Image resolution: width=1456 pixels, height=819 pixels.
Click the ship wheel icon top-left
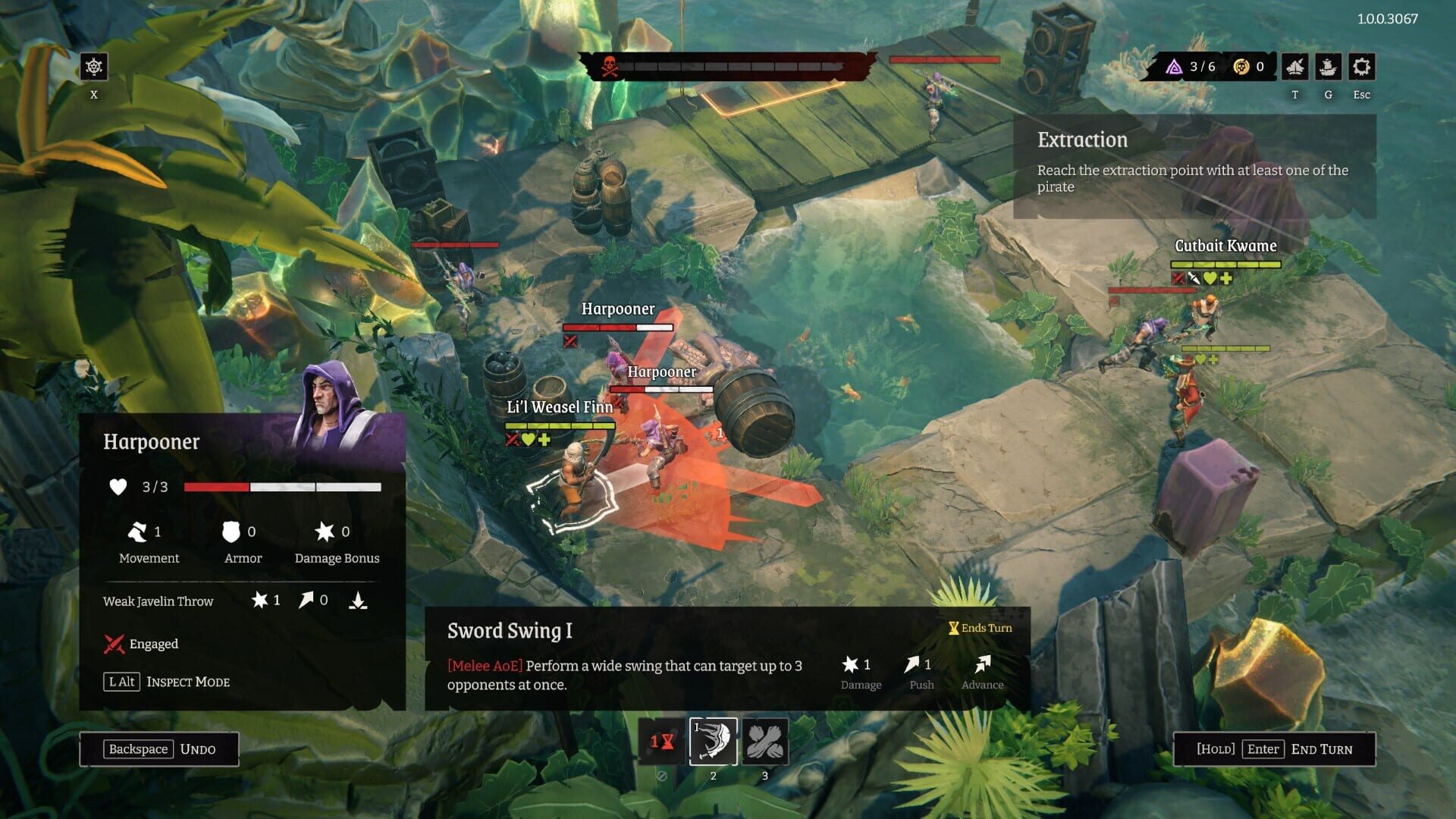tap(93, 67)
